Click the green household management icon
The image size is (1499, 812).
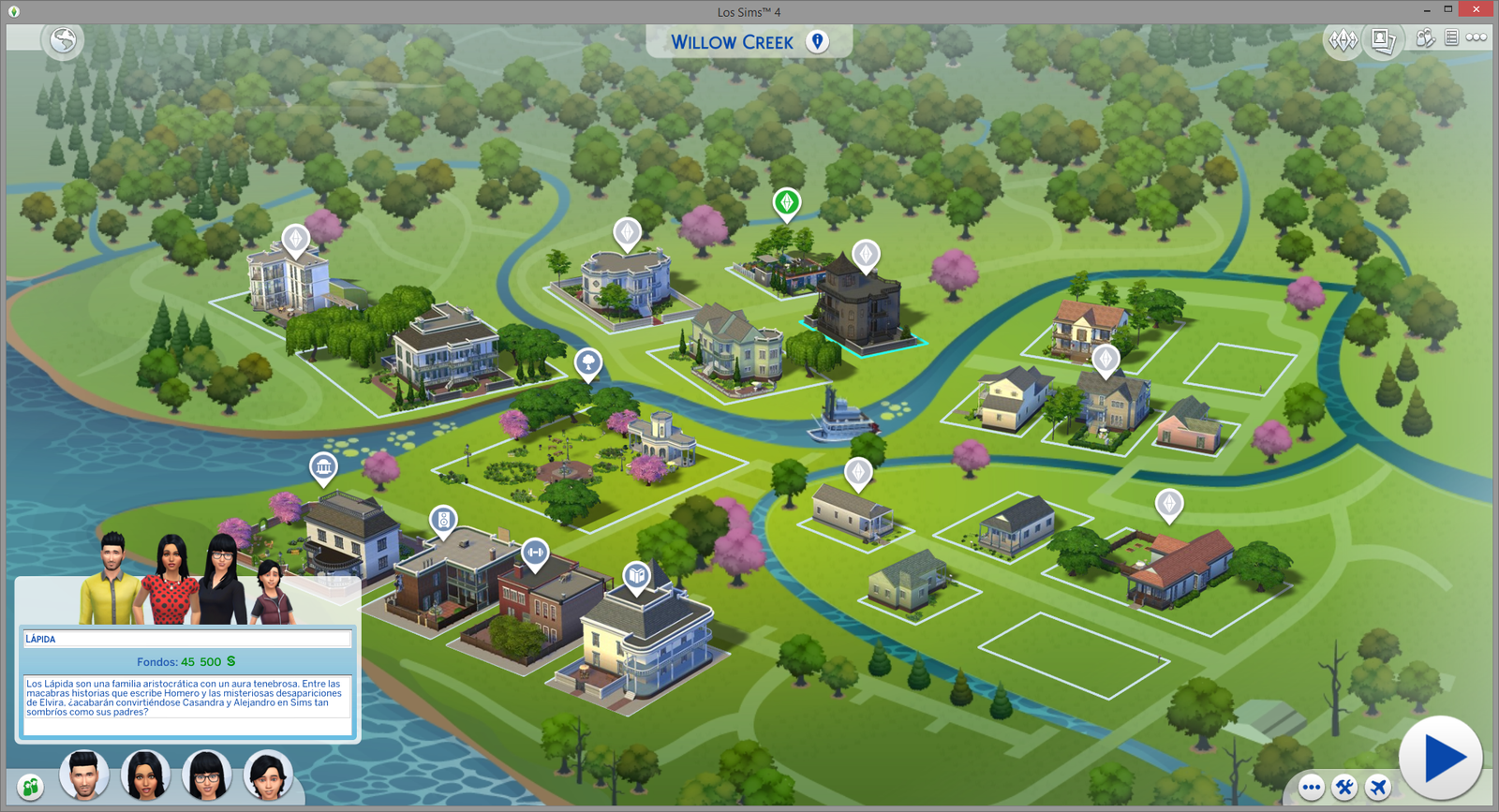31,787
